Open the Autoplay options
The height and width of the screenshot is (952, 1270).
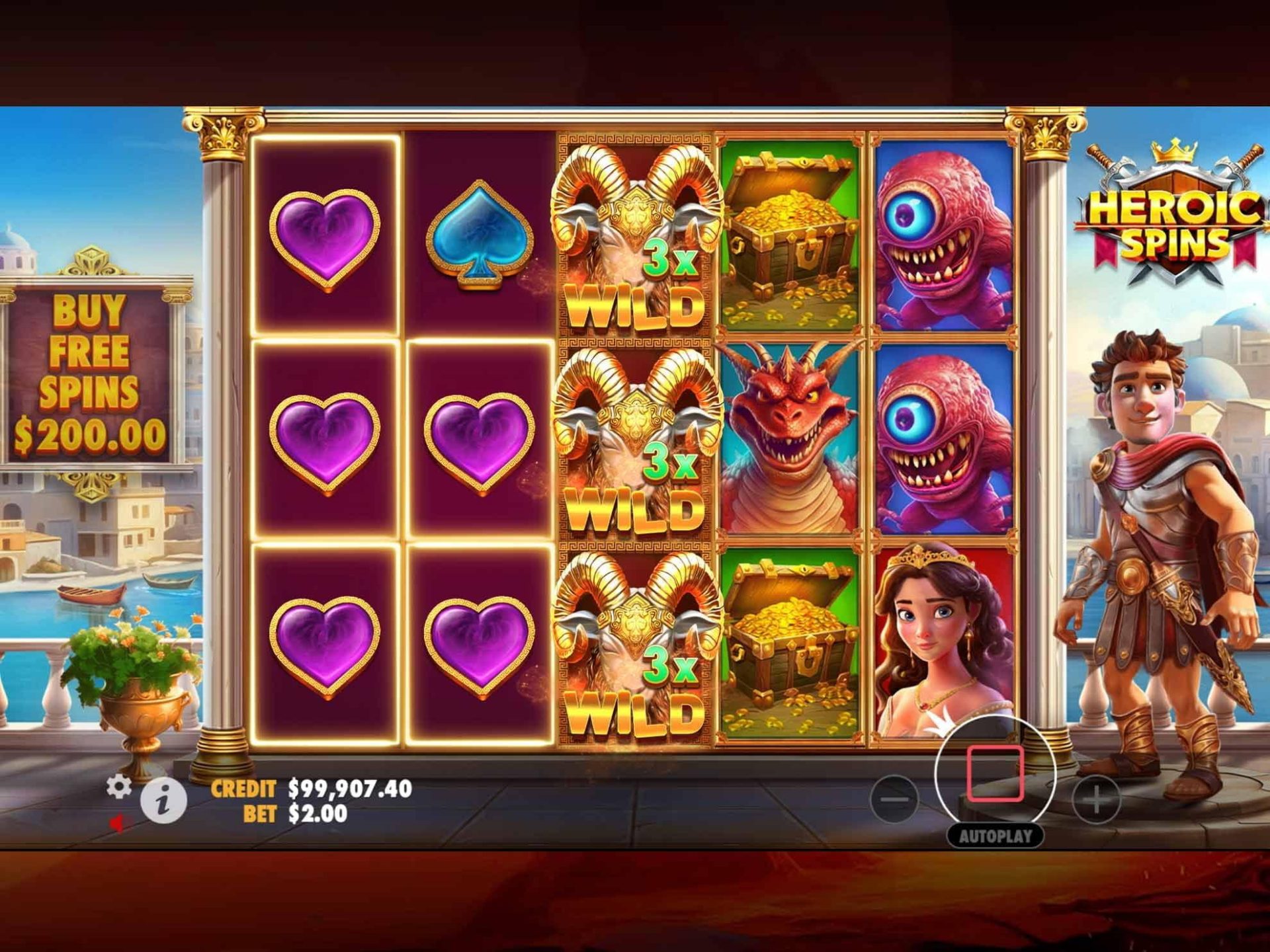click(995, 836)
